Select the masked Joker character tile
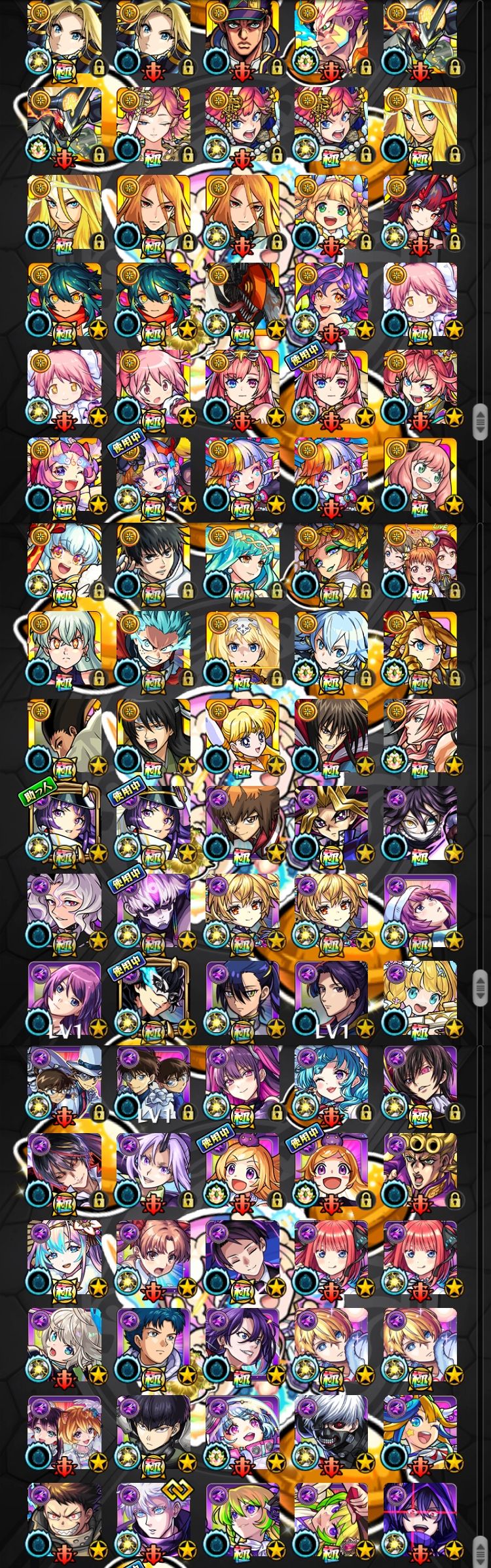The image size is (491, 1568). click(153, 999)
